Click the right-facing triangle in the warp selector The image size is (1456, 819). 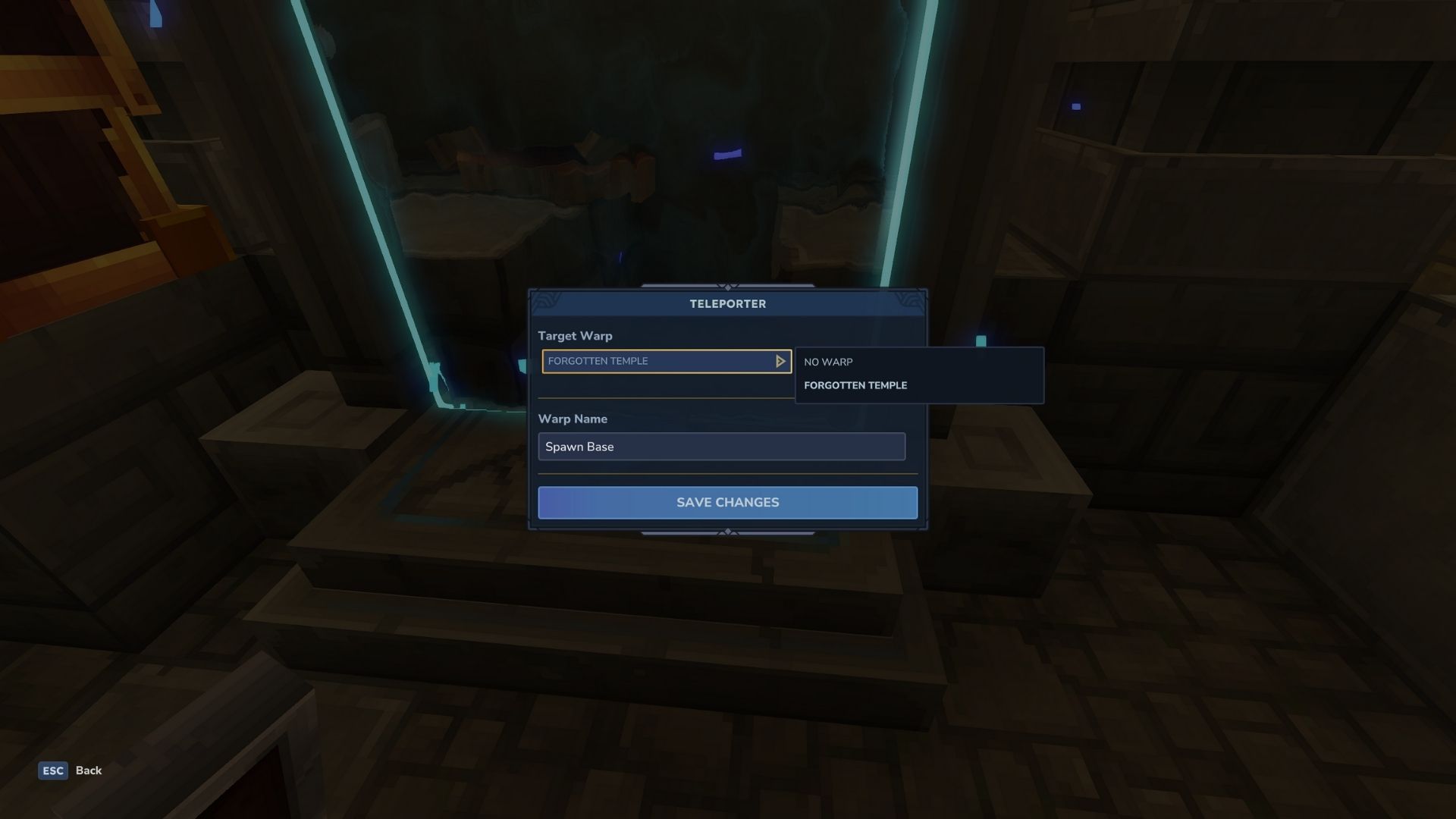(780, 361)
